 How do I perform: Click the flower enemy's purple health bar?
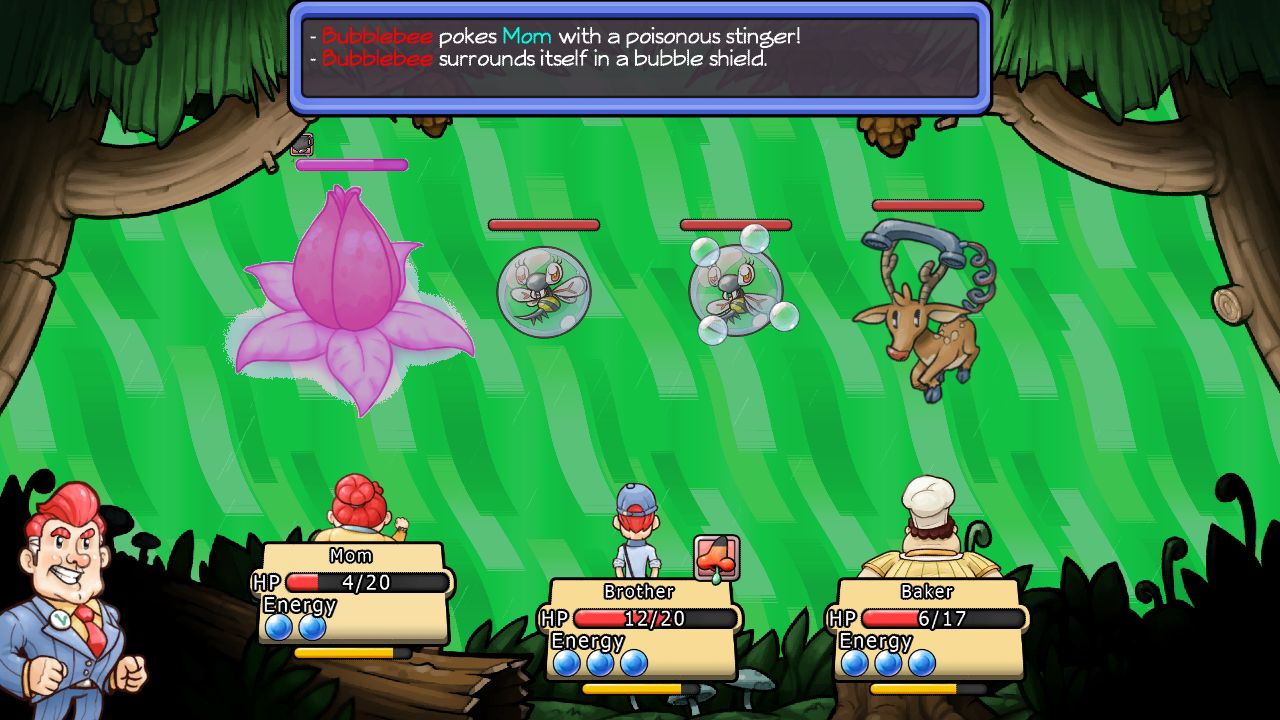coord(350,163)
